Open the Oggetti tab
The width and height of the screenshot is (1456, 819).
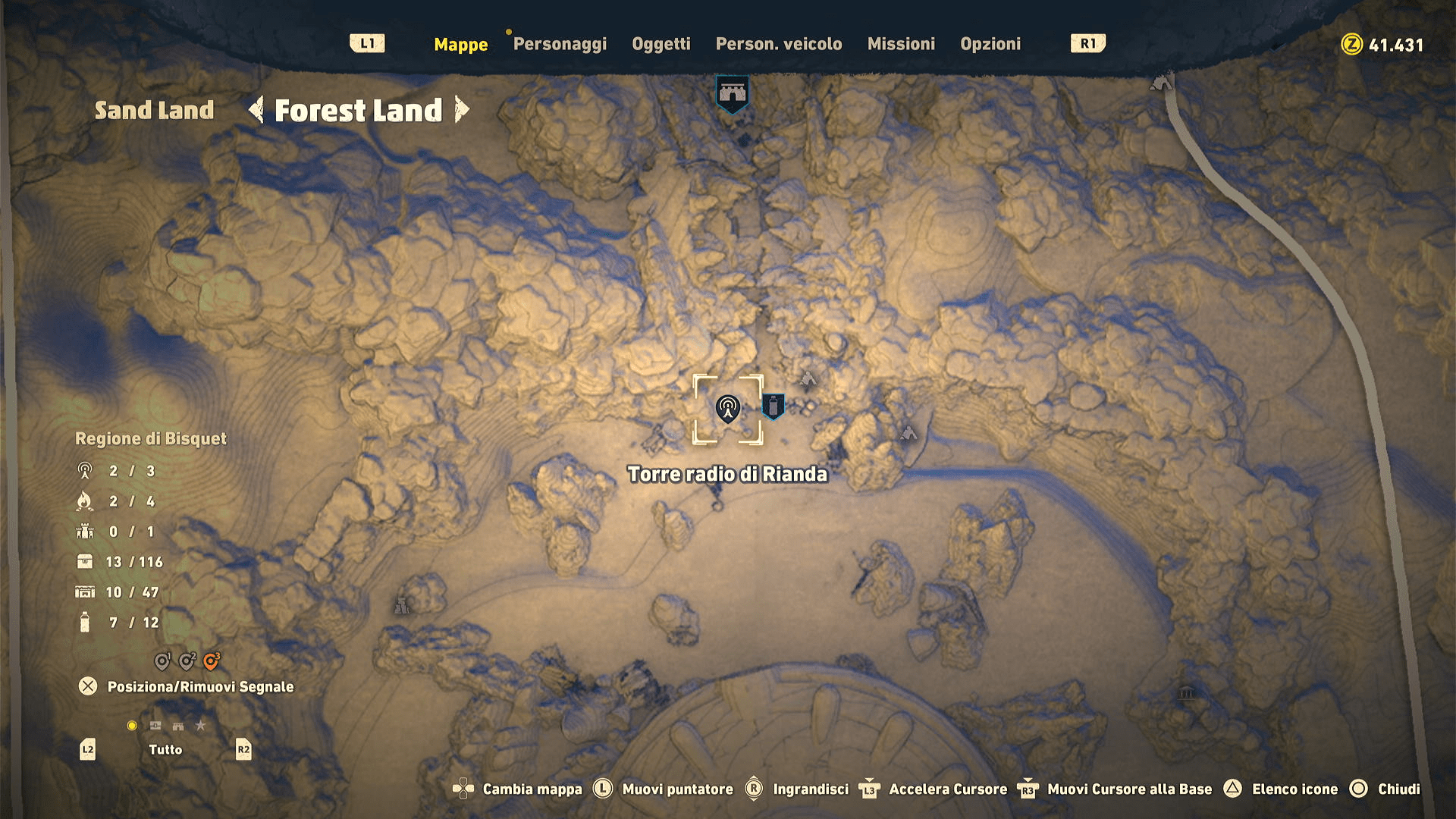pos(661,44)
